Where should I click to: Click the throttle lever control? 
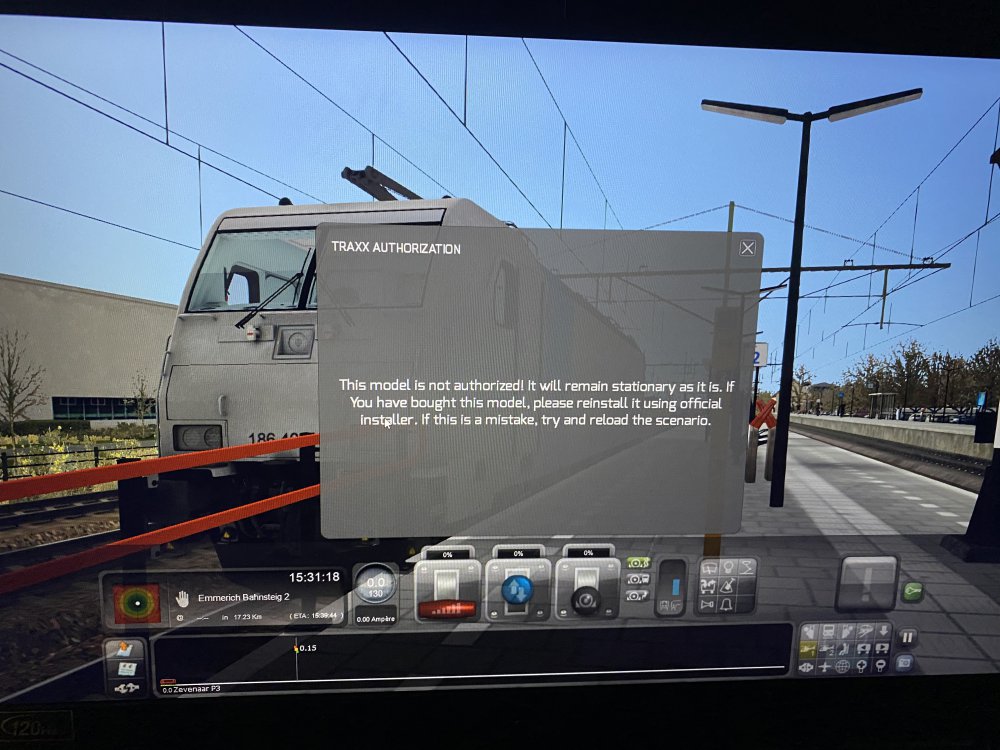click(x=447, y=590)
